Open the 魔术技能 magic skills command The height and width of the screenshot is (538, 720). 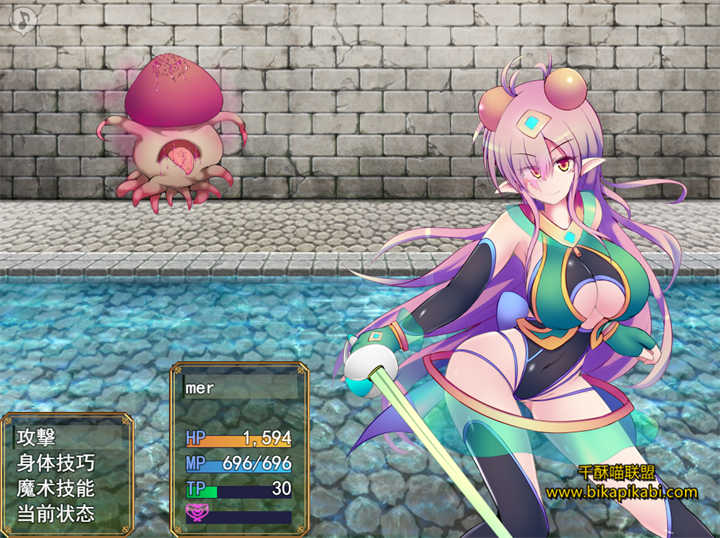pyautogui.click(x=55, y=489)
